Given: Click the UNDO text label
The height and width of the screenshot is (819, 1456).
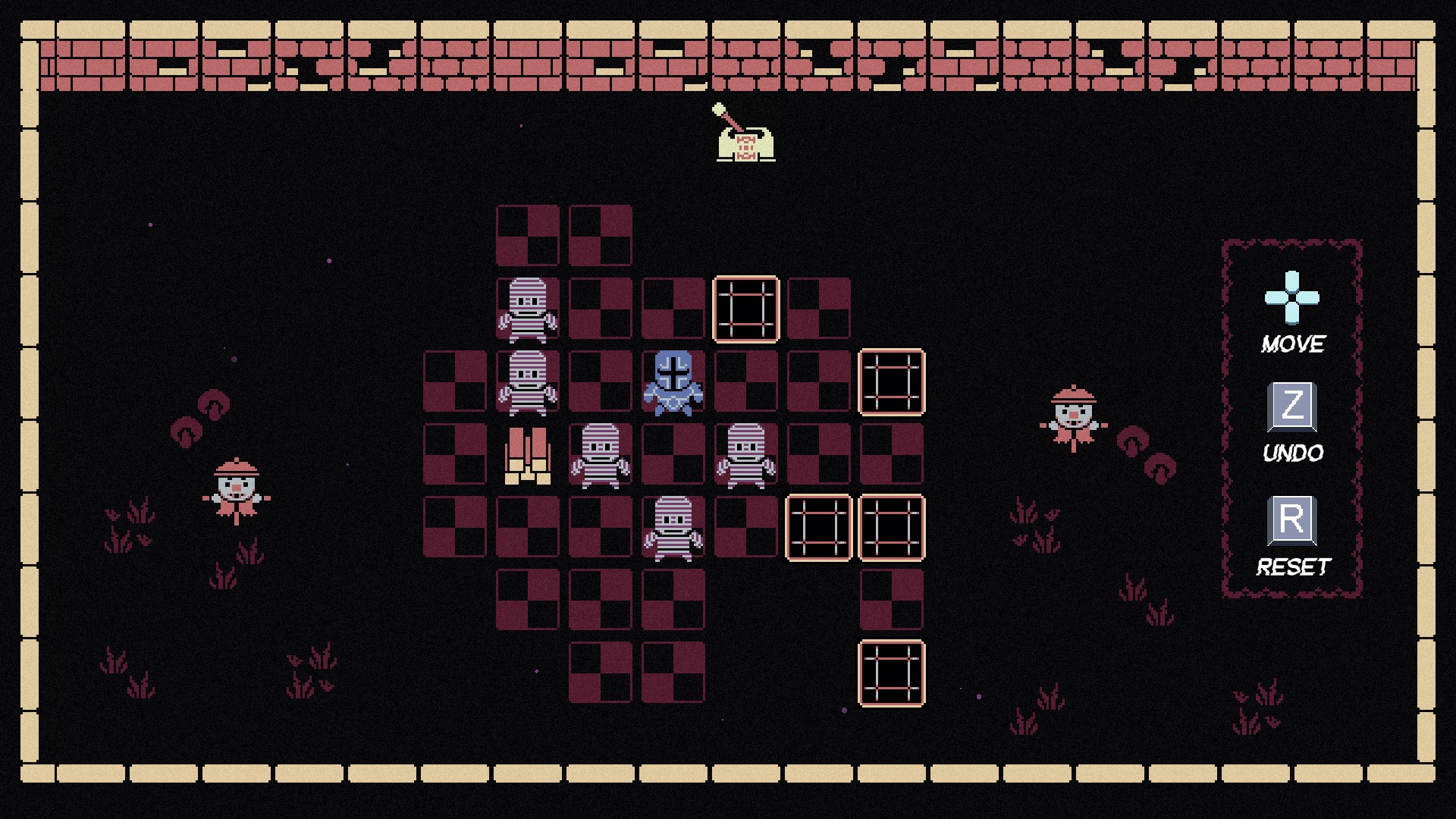Looking at the screenshot, I should [x=1292, y=453].
